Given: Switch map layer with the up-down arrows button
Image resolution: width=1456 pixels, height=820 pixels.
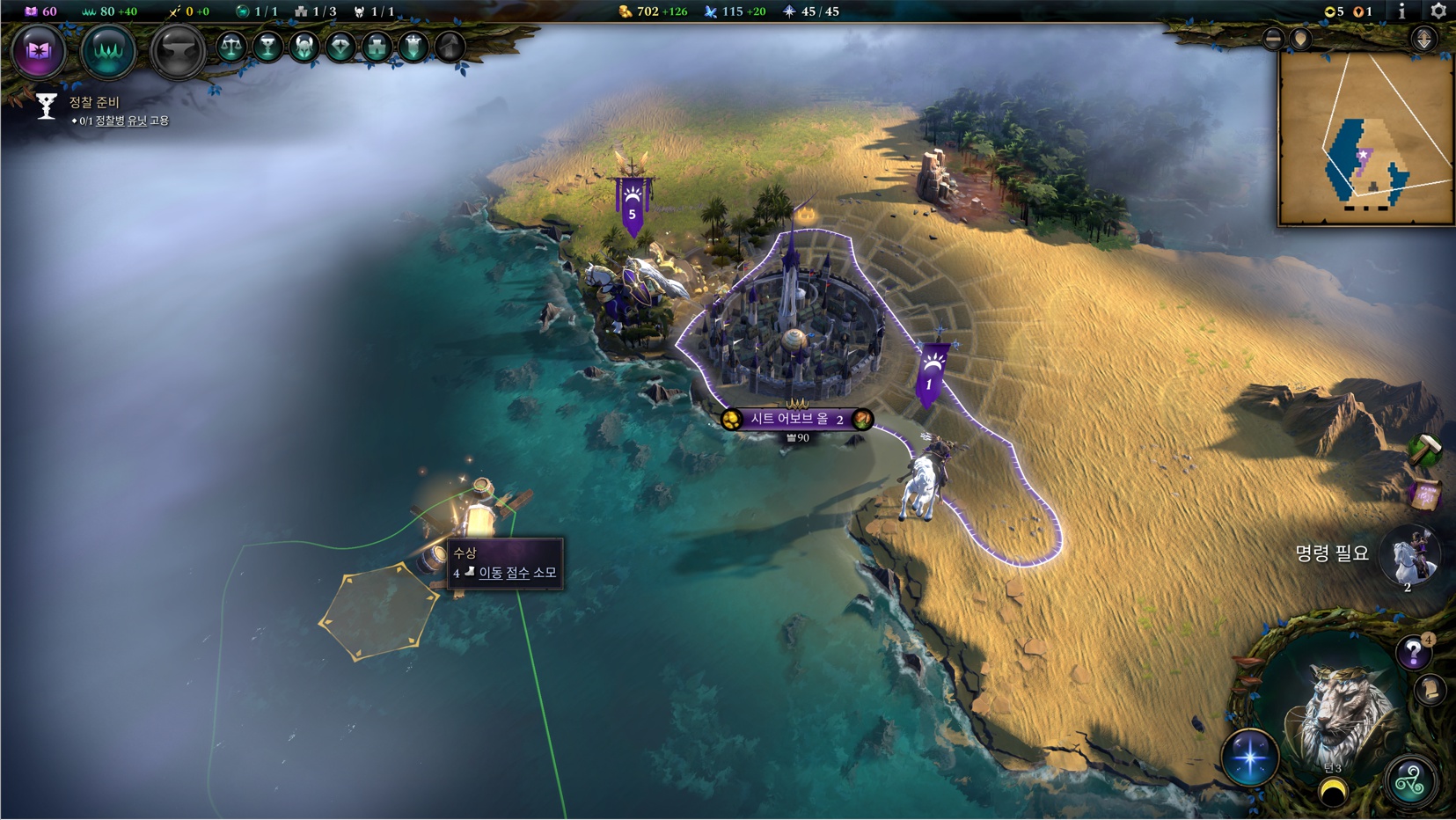Looking at the screenshot, I should tap(1423, 39).
